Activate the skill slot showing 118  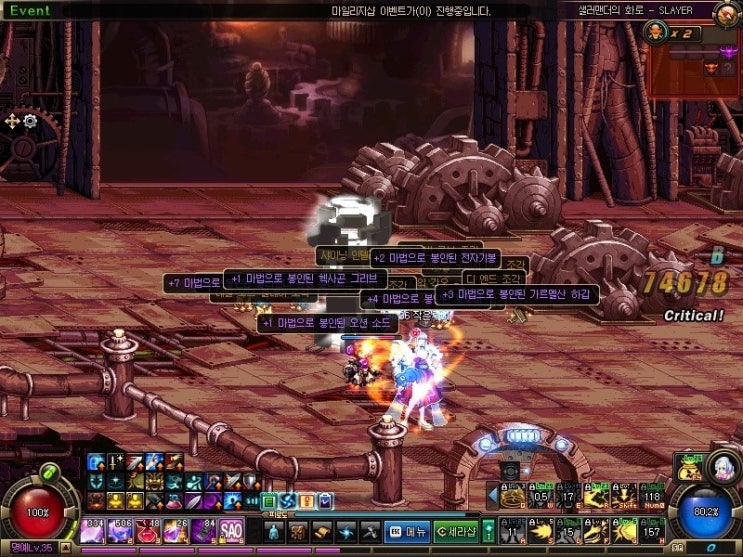pos(653,495)
